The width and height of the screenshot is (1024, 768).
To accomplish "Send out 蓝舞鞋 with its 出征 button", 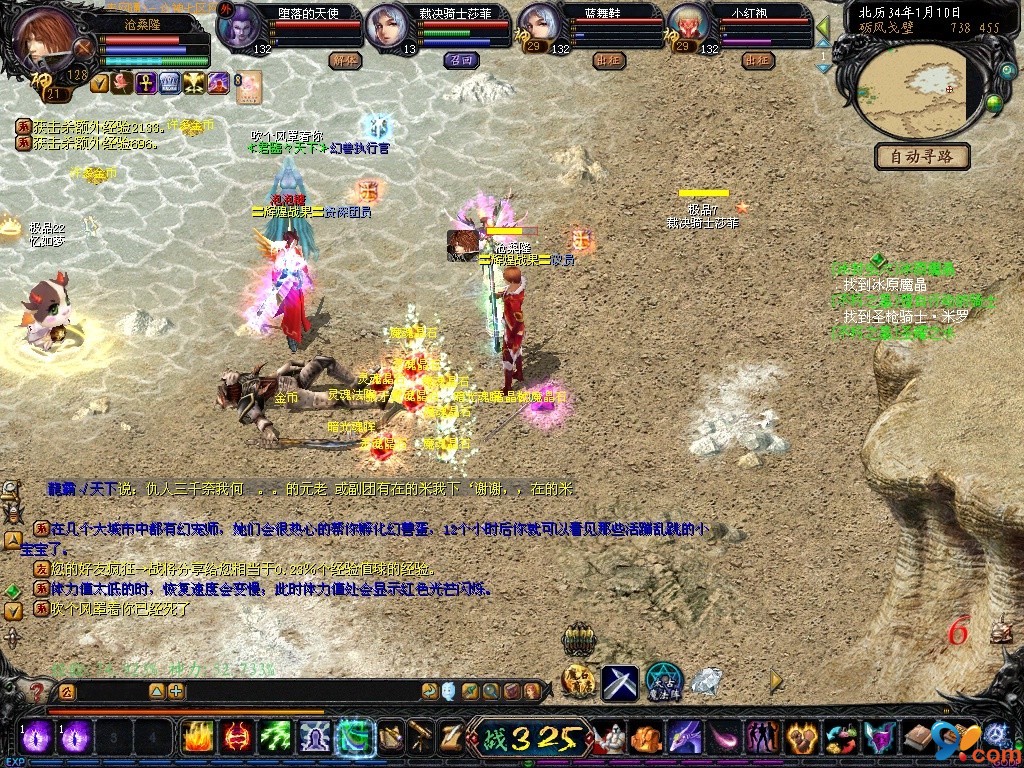I will pos(607,60).
